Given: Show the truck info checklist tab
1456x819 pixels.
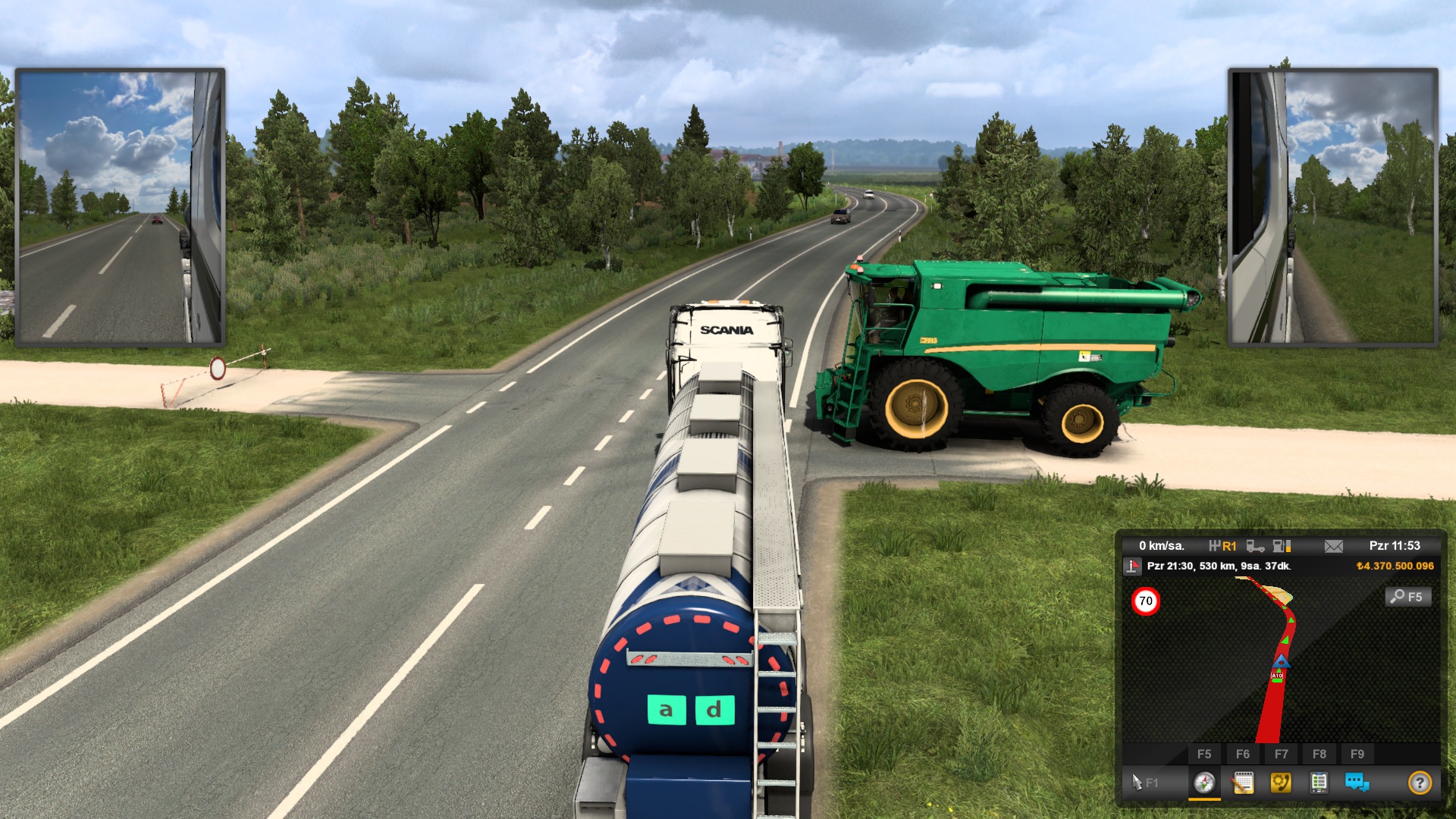Looking at the screenshot, I should (x=1319, y=783).
